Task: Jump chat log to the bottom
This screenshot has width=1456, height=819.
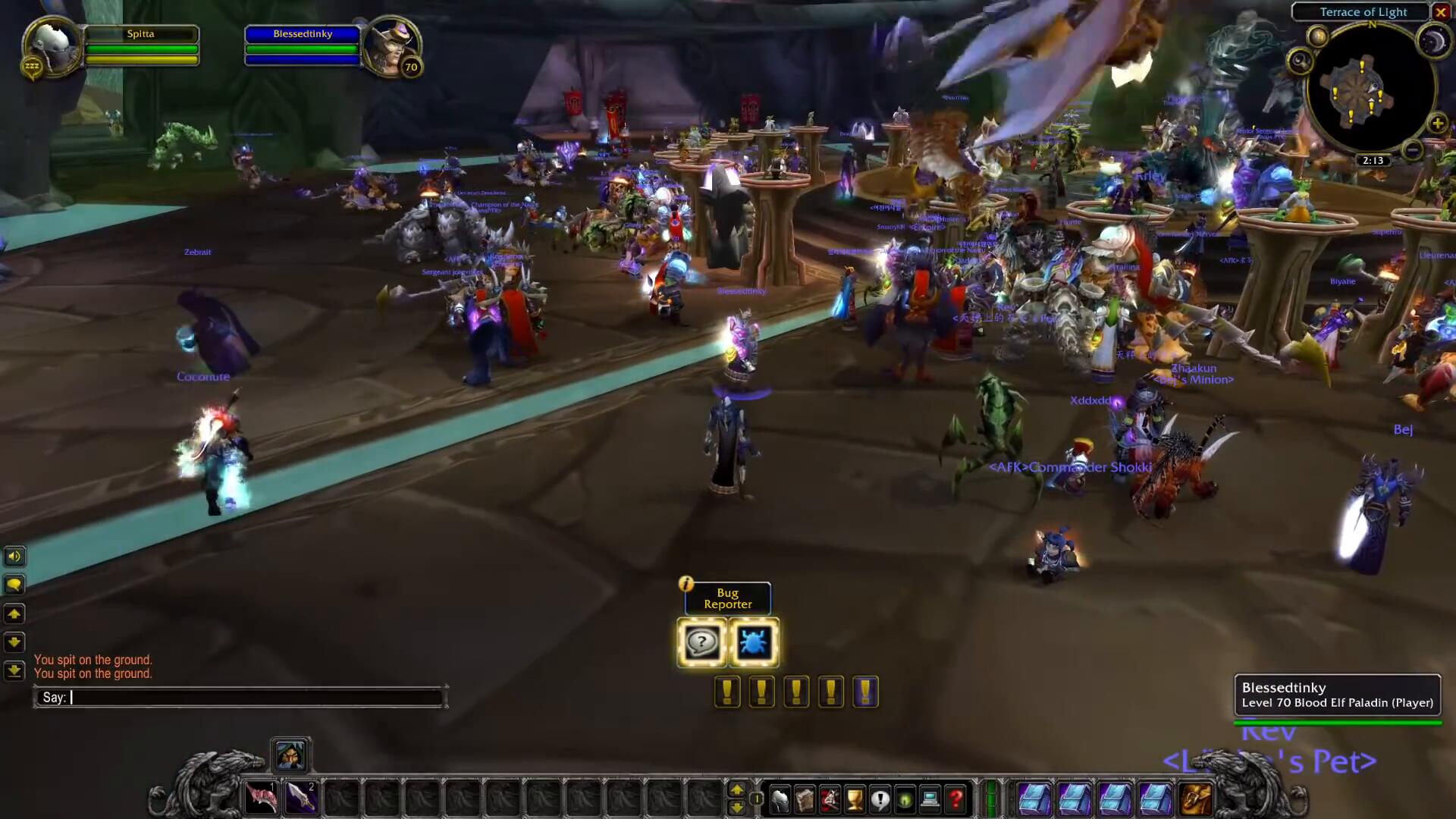Action: (x=14, y=670)
